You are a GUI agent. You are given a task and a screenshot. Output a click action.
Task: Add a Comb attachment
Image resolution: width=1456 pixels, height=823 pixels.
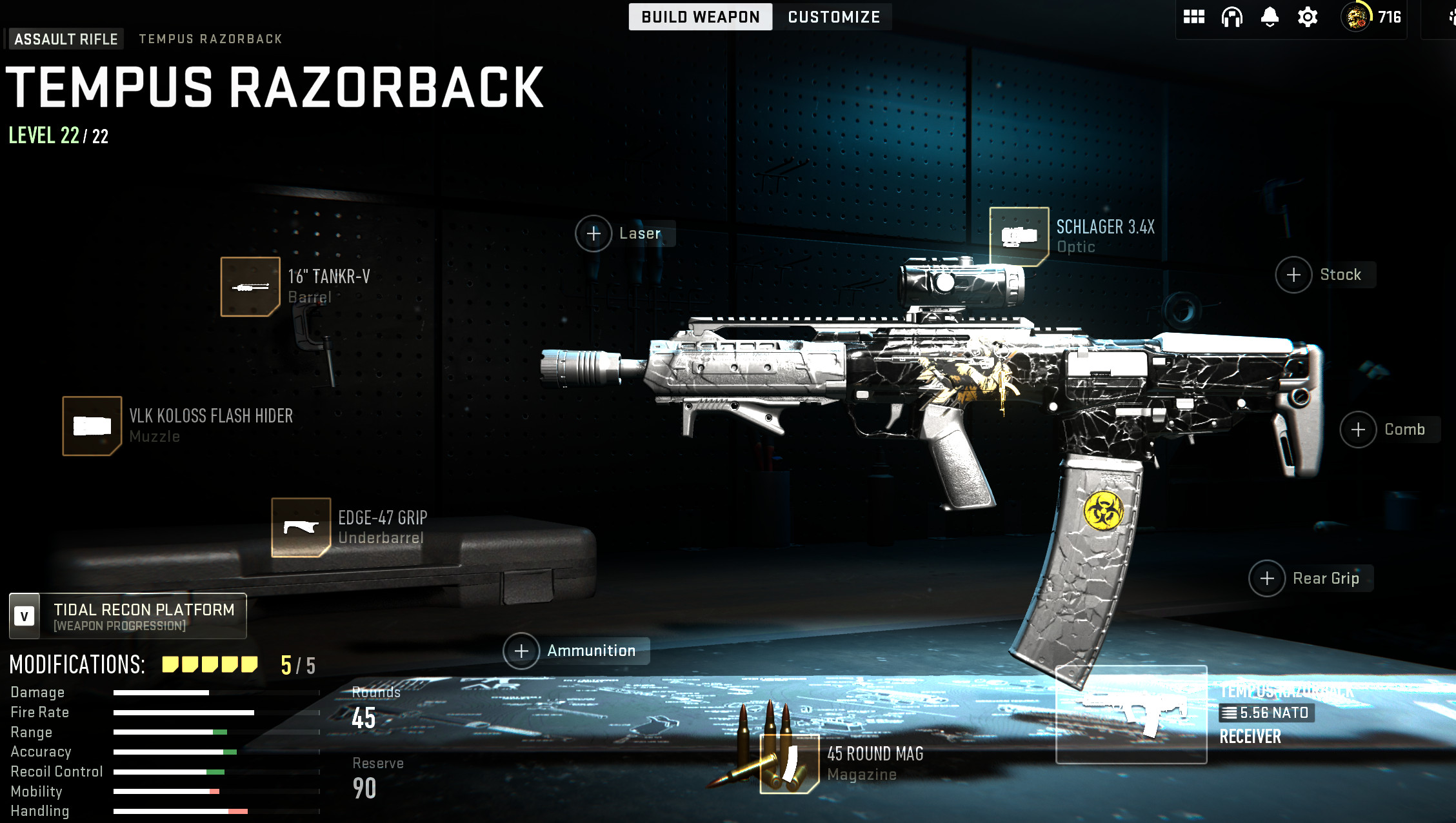[x=1358, y=430]
